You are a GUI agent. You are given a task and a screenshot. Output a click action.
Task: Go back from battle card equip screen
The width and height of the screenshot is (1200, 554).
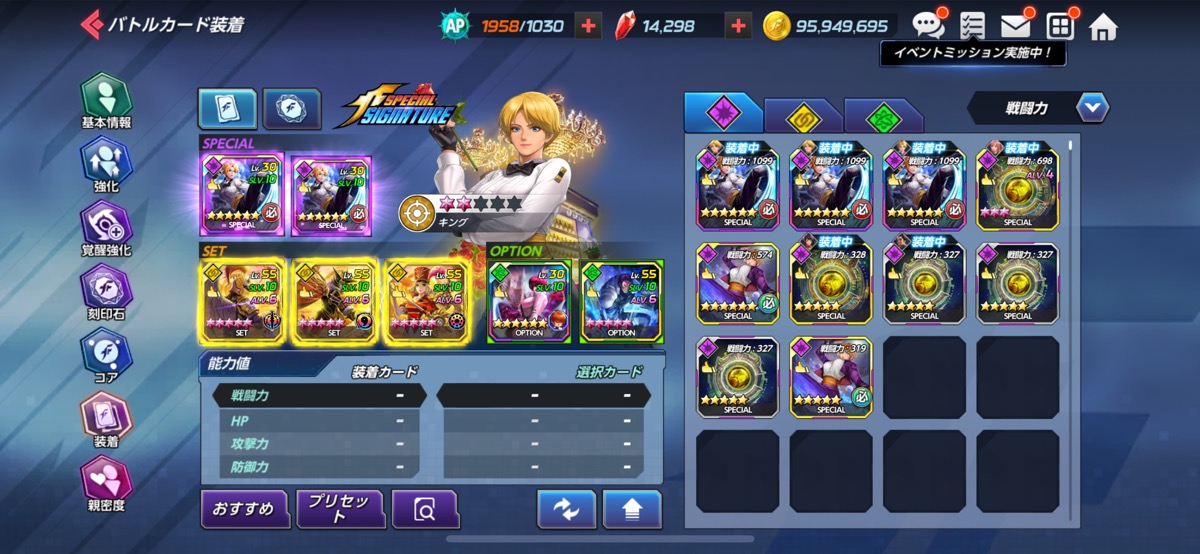(x=92, y=24)
